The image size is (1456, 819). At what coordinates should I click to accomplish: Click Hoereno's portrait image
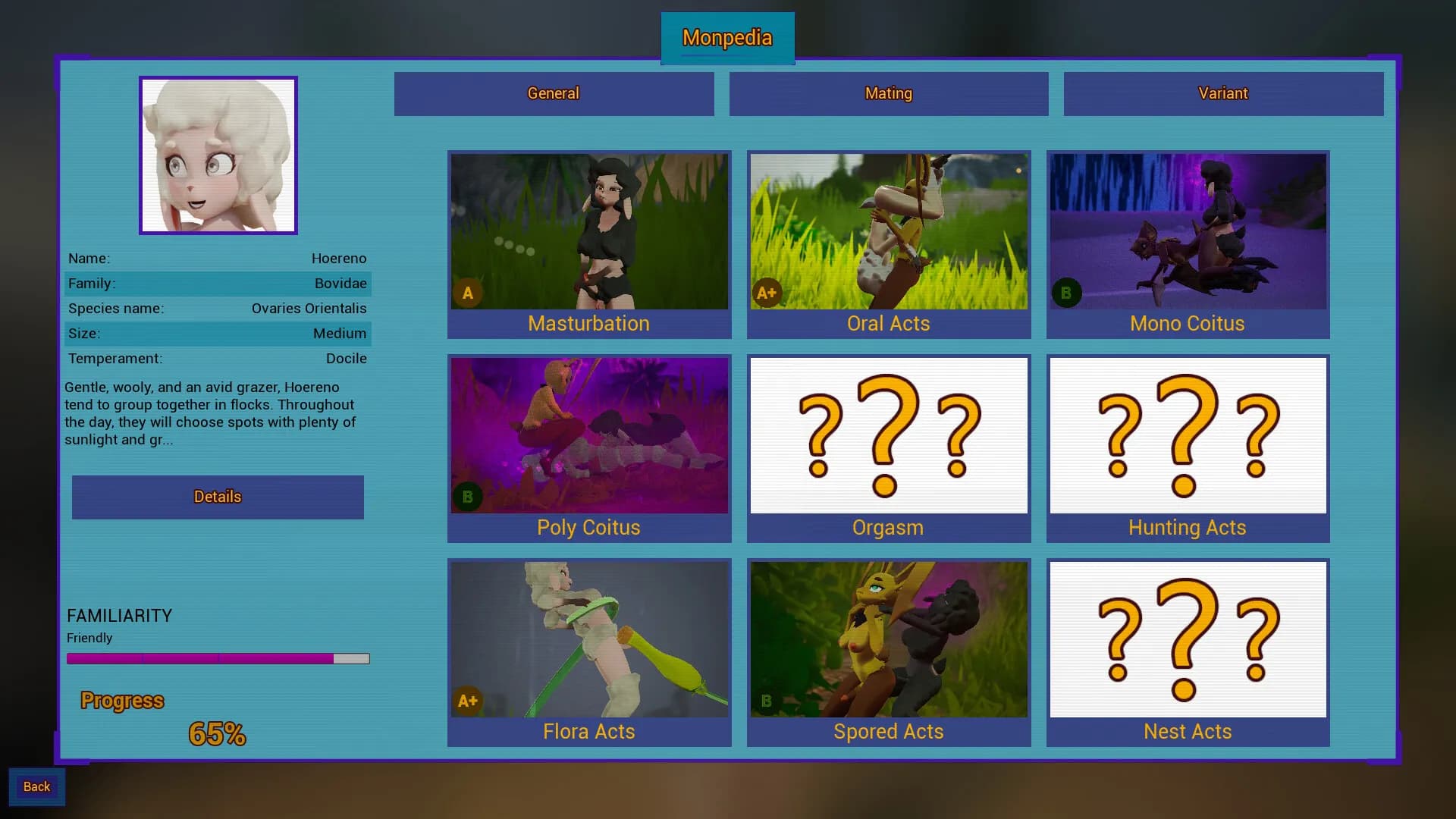point(218,155)
